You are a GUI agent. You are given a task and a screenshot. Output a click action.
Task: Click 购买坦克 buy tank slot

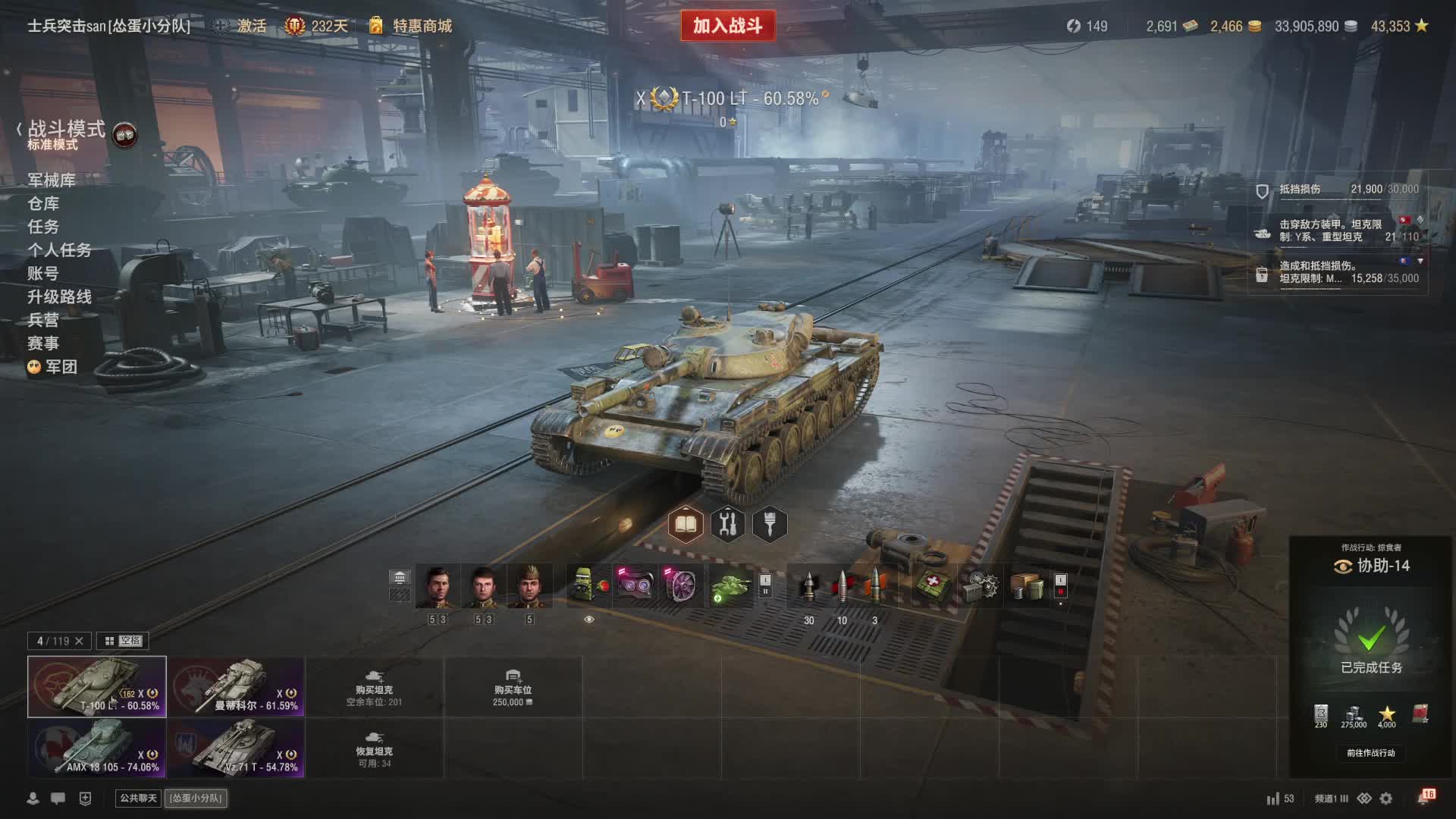click(x=374, y=687)
